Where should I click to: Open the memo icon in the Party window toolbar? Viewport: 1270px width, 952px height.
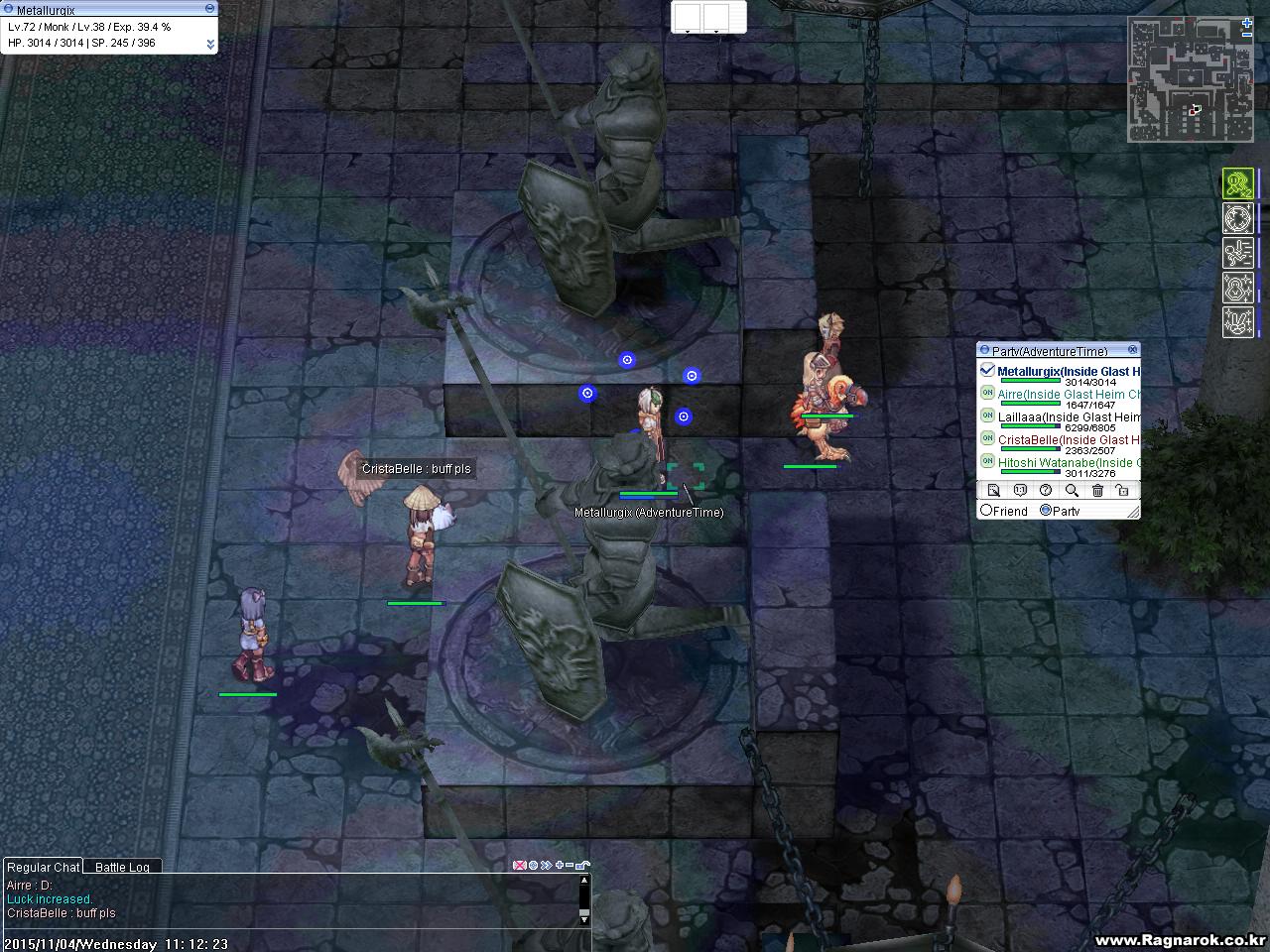[994, 490]
